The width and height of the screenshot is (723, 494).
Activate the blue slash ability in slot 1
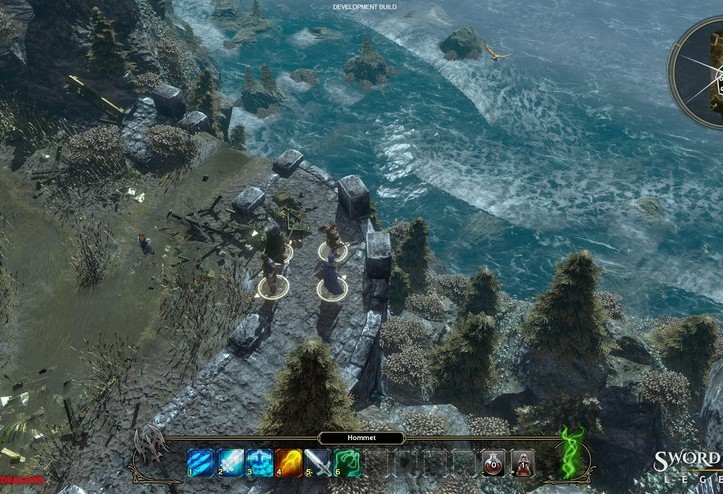200,462
